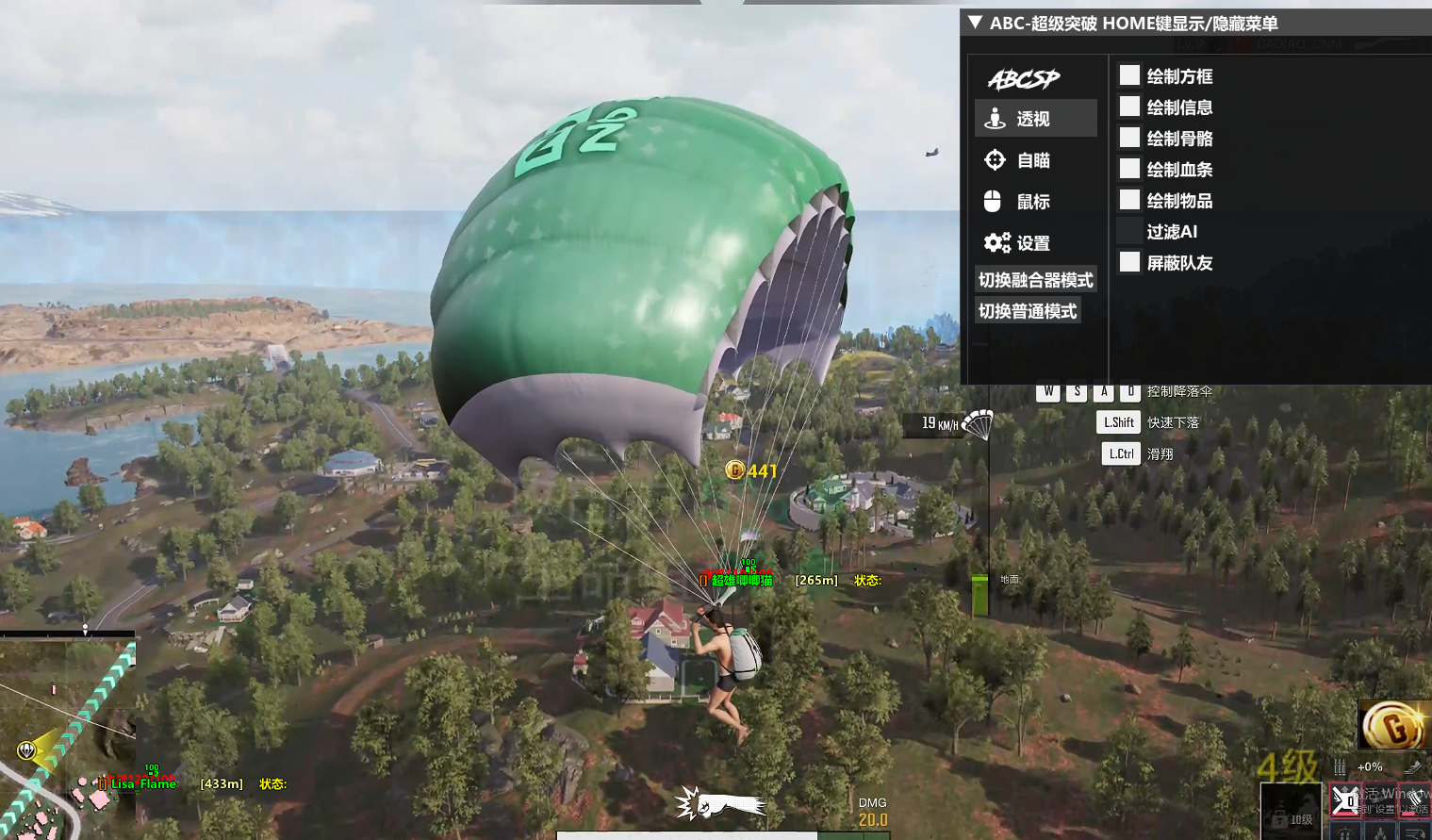Select the locked level 10 skill slot
1432x840 pixels.
tap(1291, 813)
